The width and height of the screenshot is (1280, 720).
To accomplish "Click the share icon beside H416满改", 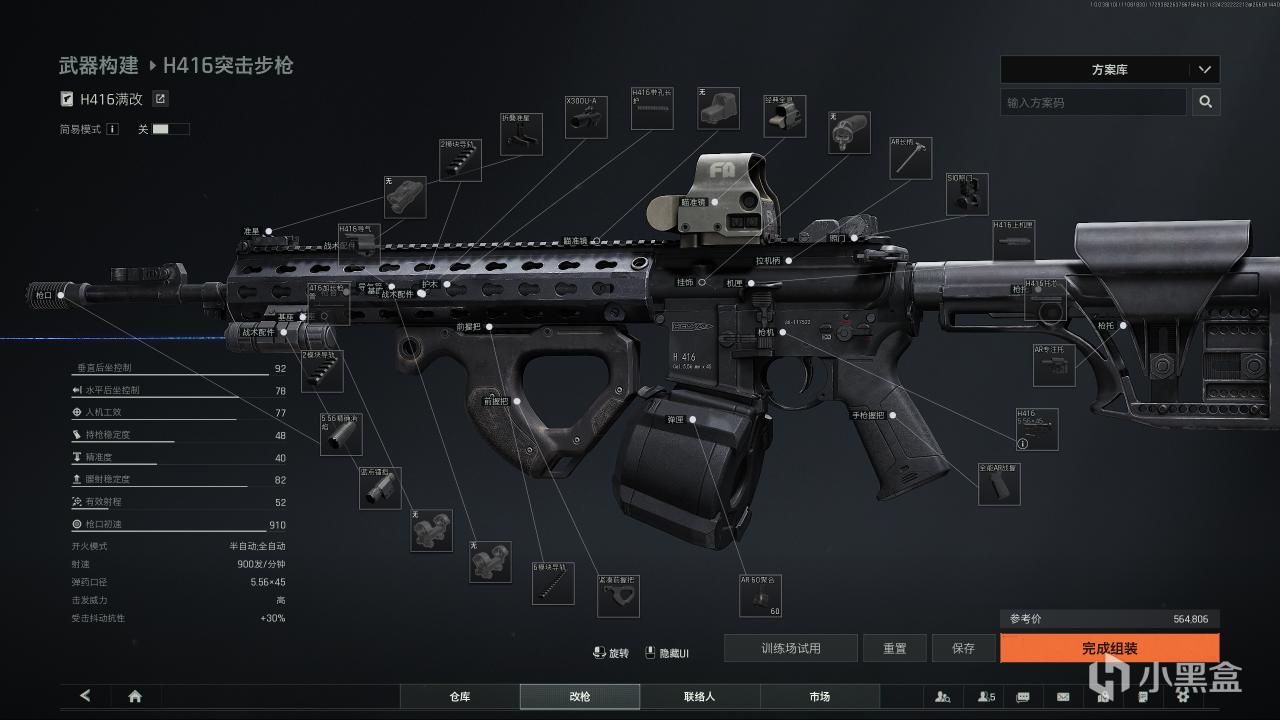I will click(160, 99).
